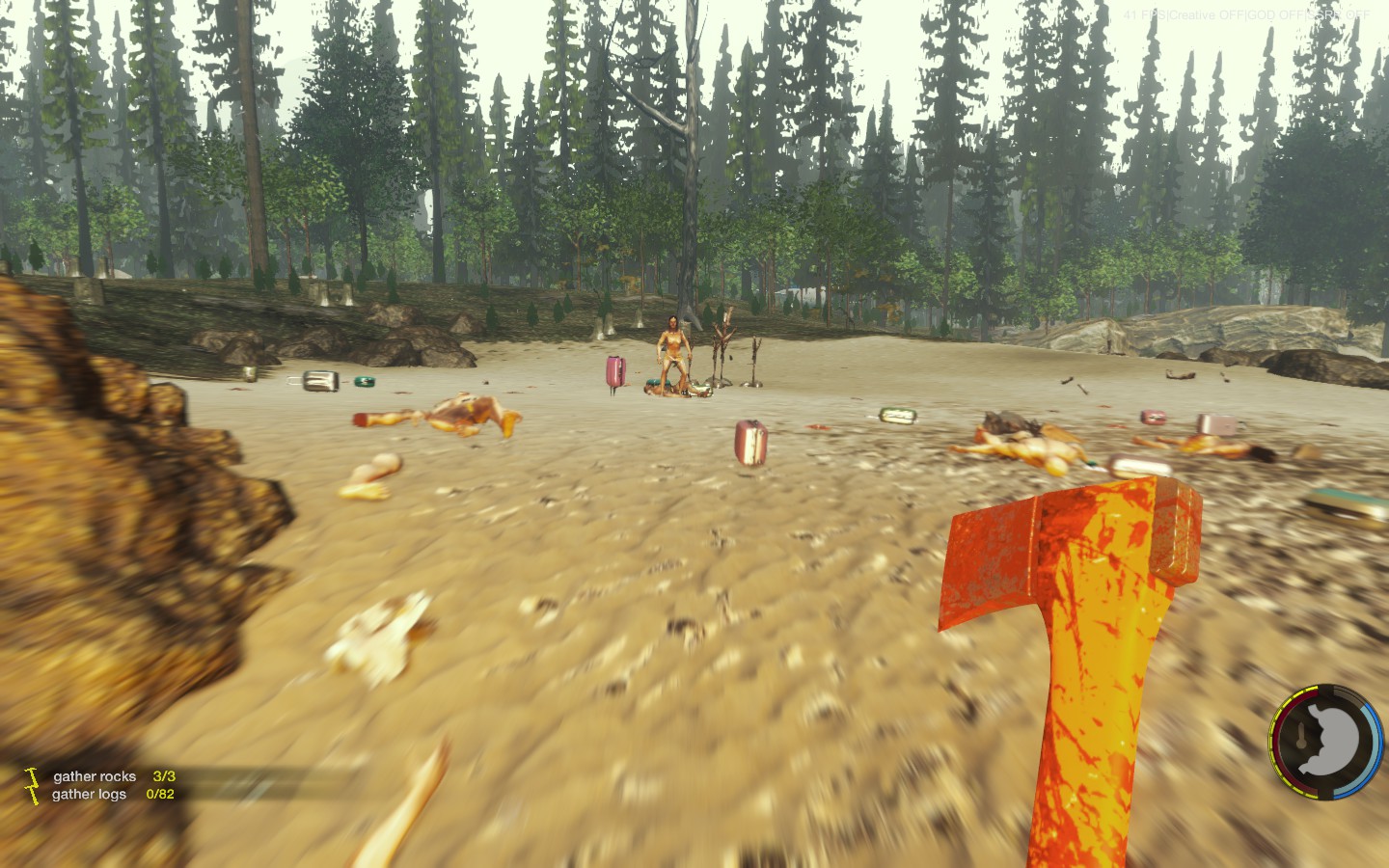
Task: Select the gather rocks objective
Action: pyautogui.click(x=95, y=776)
